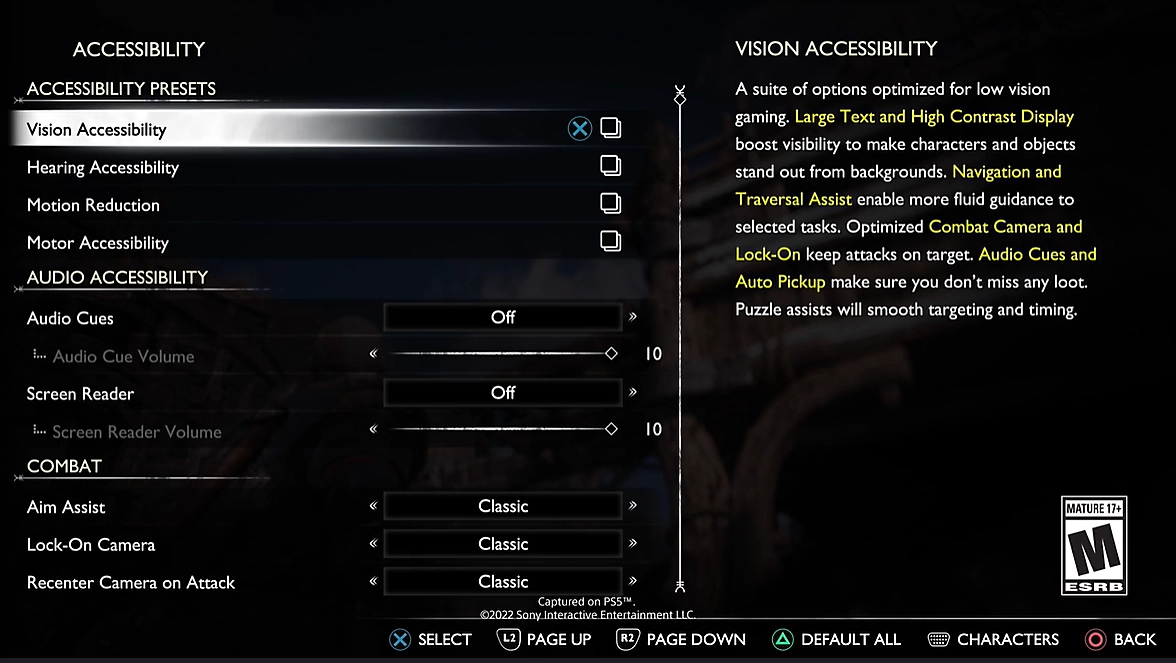Open the Motor Accessibility preset
The width and height of the screenshot is (1176, 663).
98,243
